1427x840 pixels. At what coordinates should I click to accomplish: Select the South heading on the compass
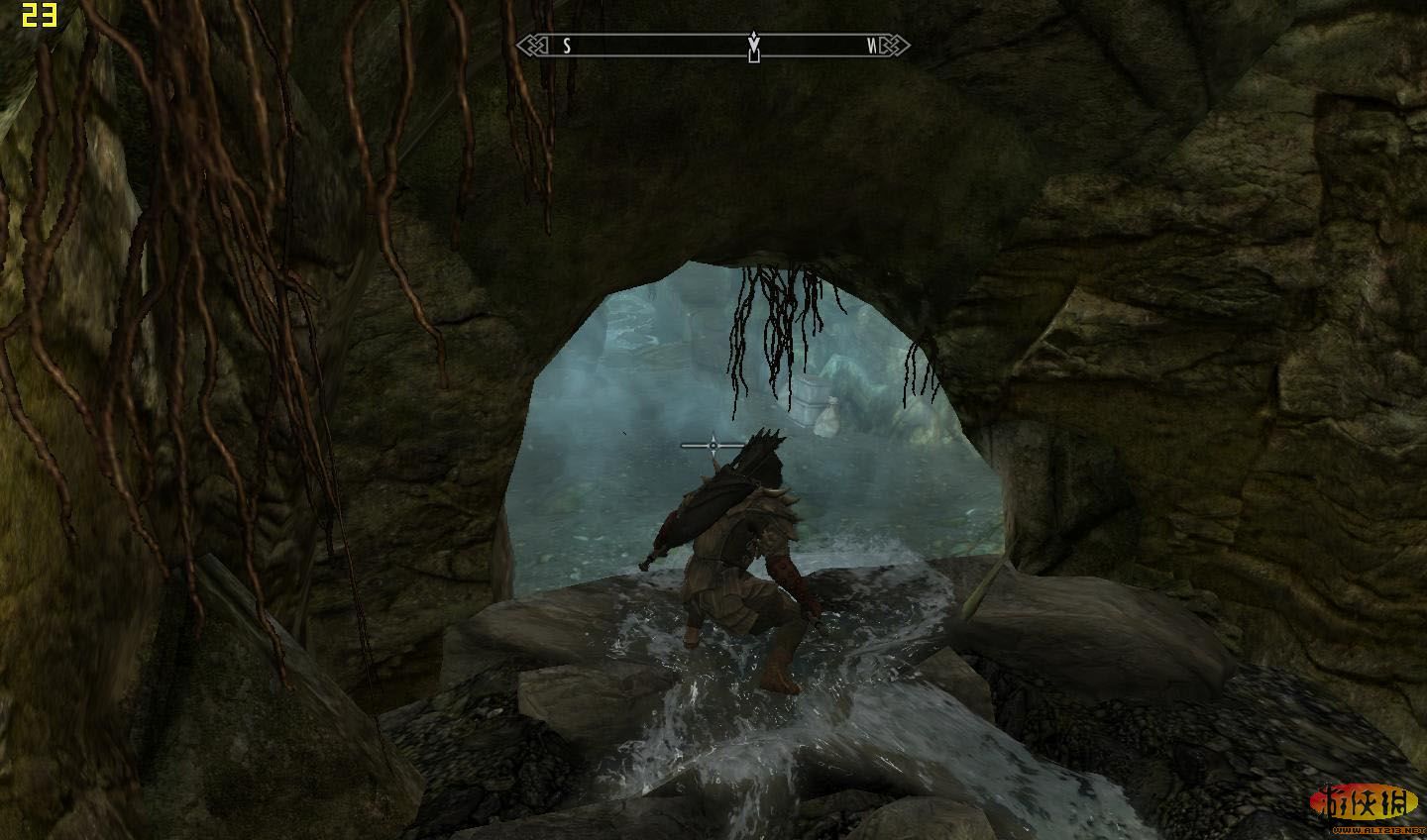click(567, 46)
